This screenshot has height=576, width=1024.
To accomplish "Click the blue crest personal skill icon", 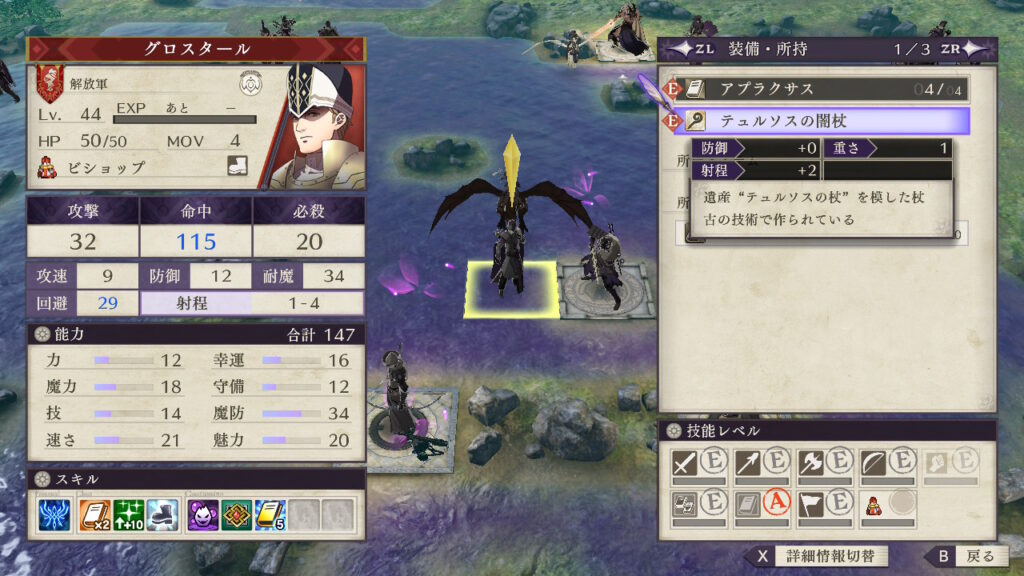I will point(54,516).
